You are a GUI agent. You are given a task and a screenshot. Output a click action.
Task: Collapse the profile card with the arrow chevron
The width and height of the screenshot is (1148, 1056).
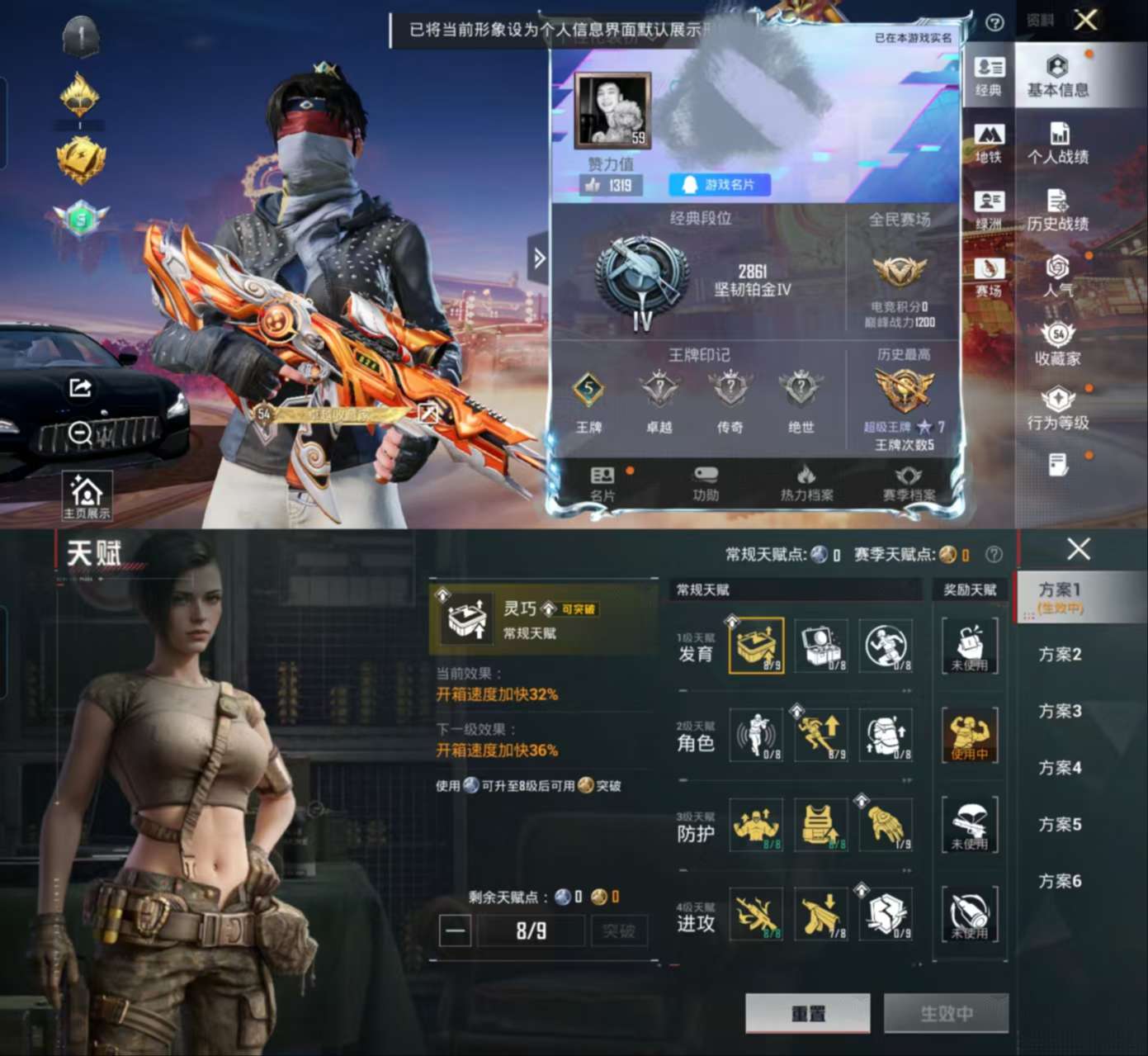540,258
